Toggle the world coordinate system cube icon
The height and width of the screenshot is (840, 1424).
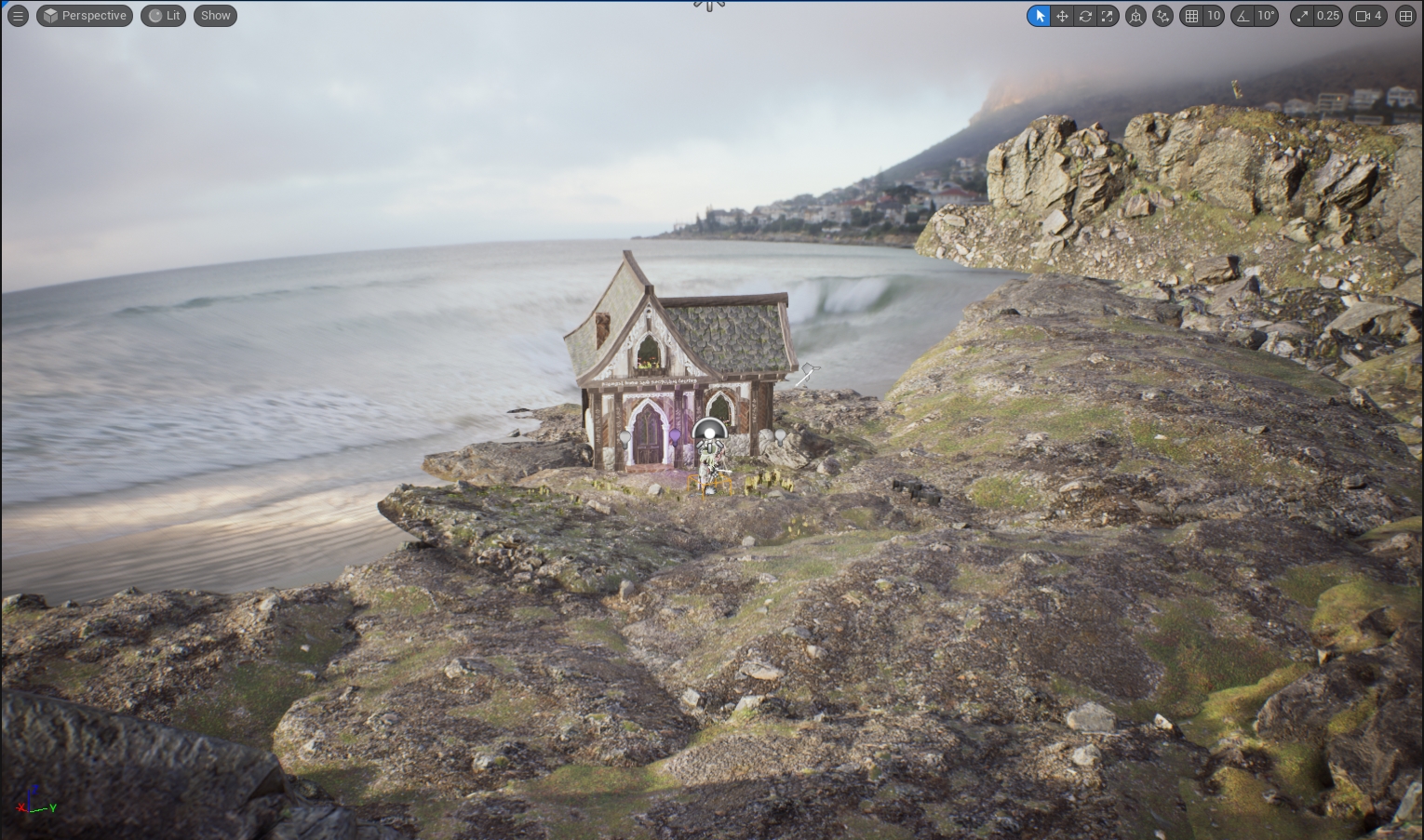(1135, 16)
